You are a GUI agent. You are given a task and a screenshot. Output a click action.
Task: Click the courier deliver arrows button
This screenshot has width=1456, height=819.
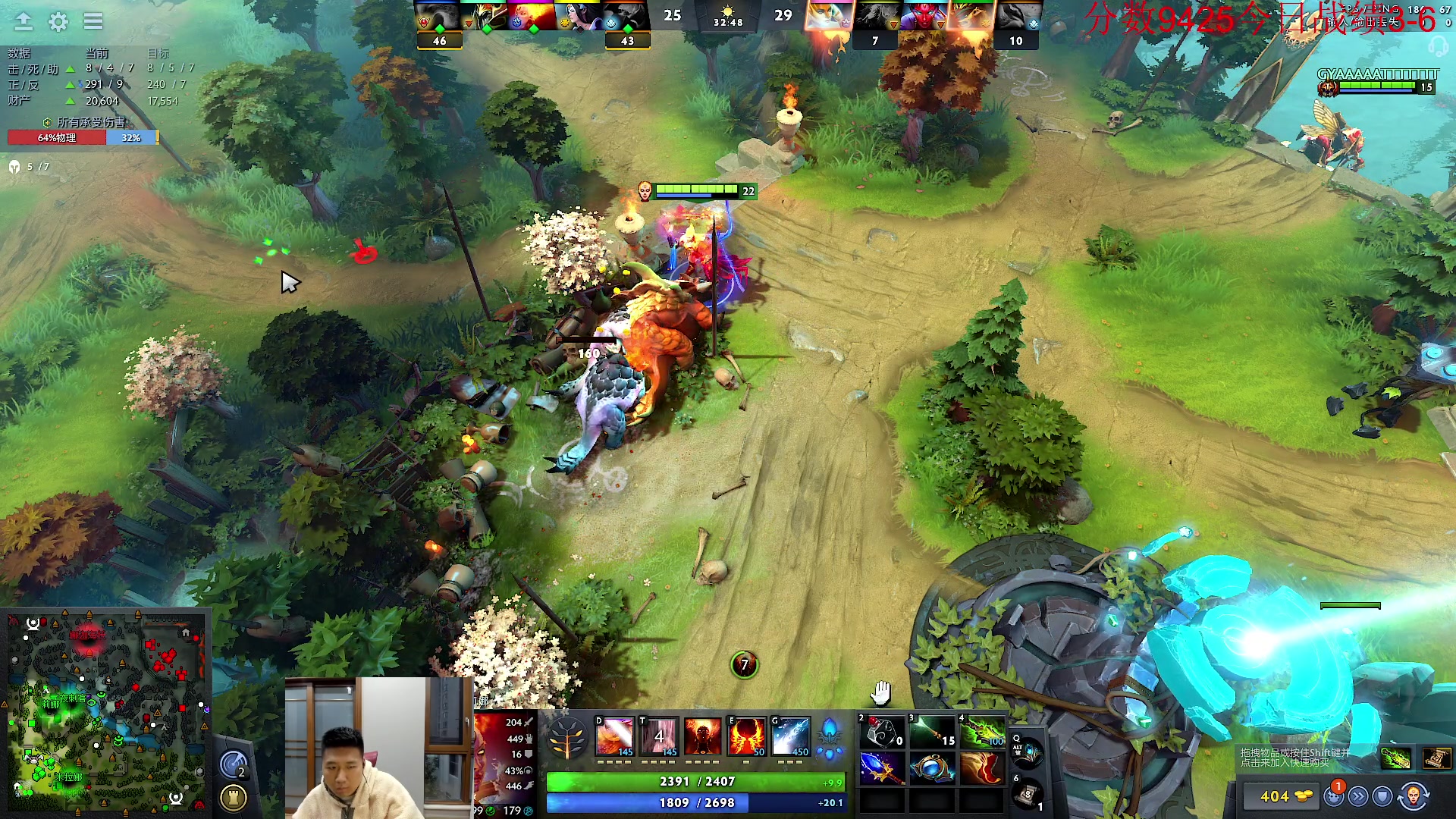click(1358, 796)
